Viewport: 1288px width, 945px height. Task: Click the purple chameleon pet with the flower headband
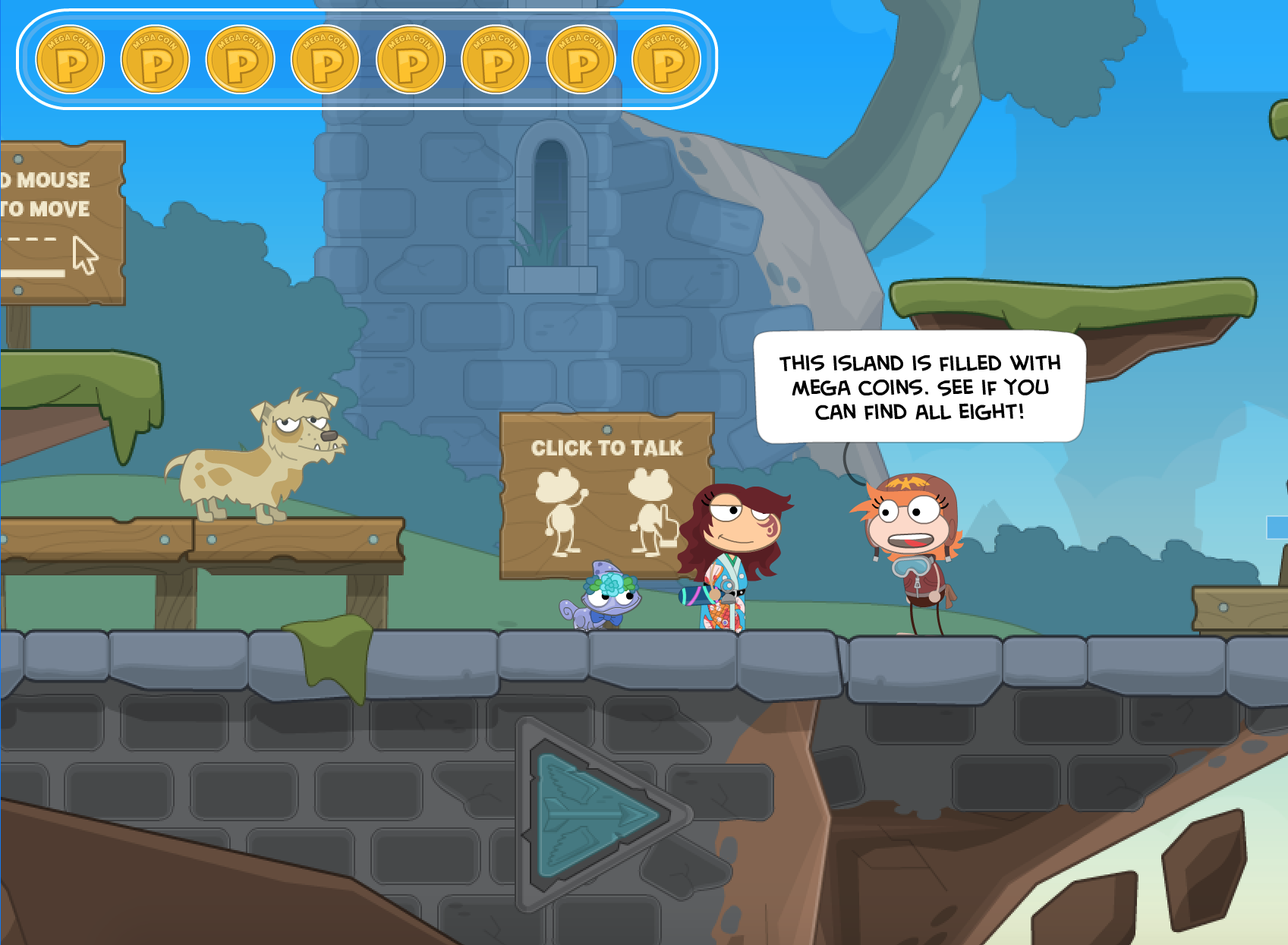point(607,600)
